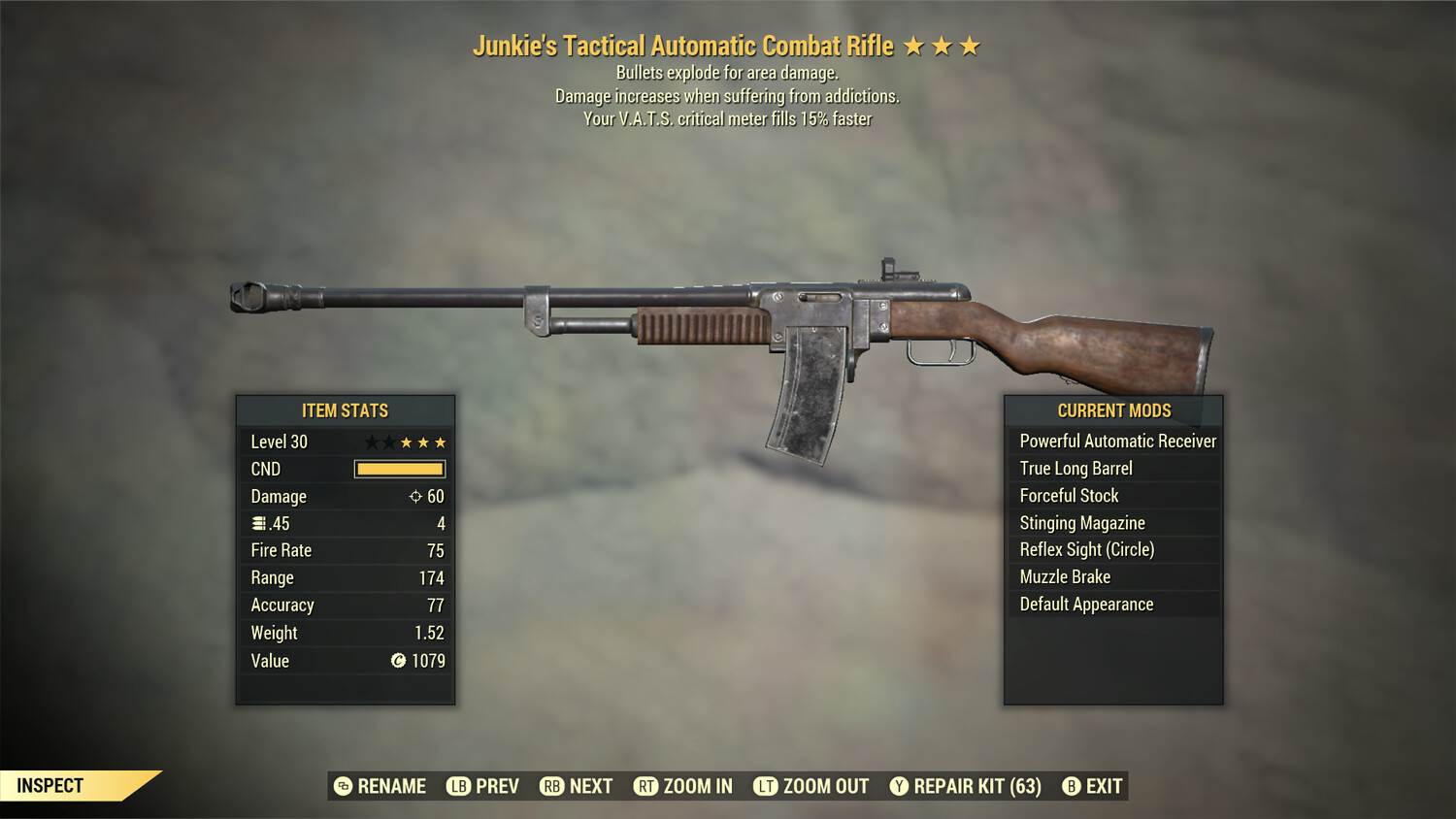The image size is (1456, 819).
Task: Click the RT button icon beside ZOOM IN
Action: click(646, 786)
